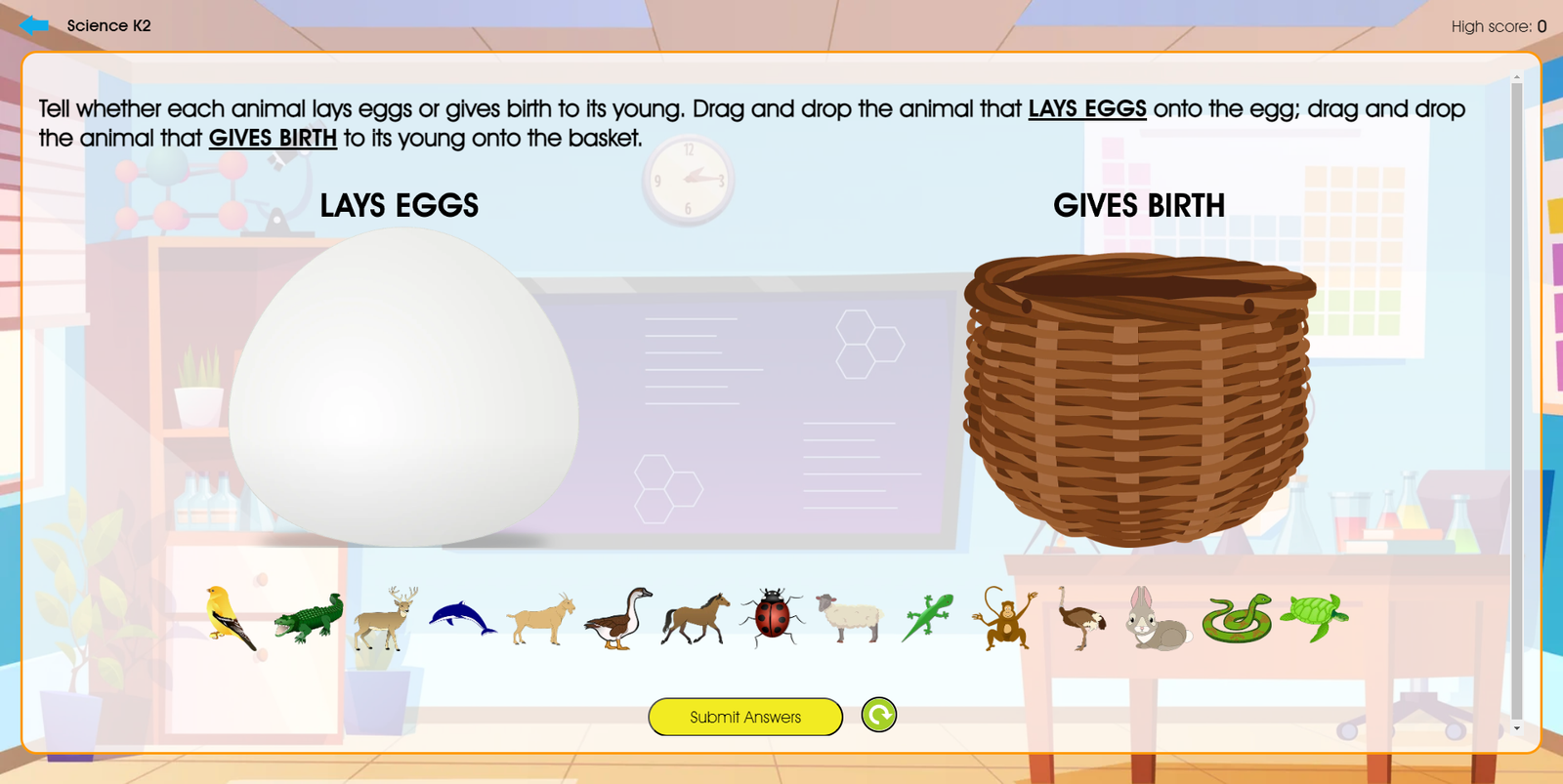Click the white egg drop zone under LAYS EGGS
Screen dimensions: 1563x784
coord(405,391)
